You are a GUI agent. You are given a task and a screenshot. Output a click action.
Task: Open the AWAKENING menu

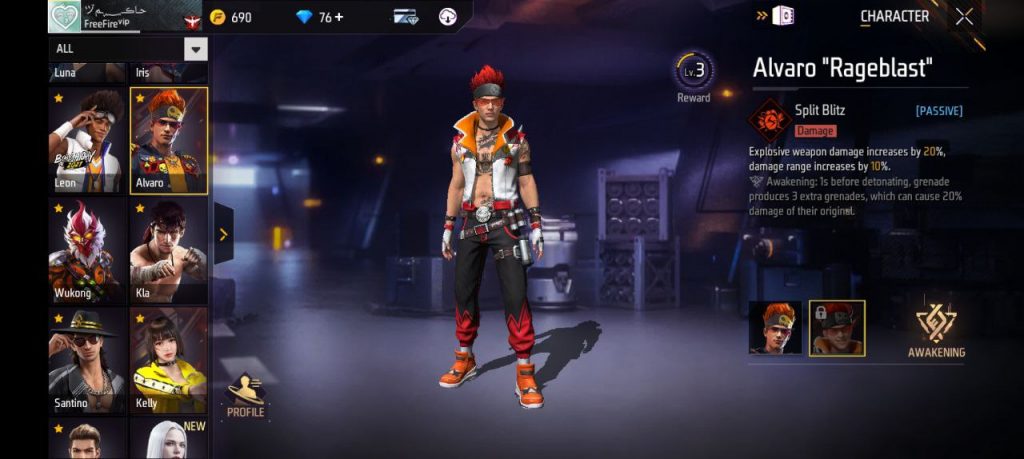936,330
